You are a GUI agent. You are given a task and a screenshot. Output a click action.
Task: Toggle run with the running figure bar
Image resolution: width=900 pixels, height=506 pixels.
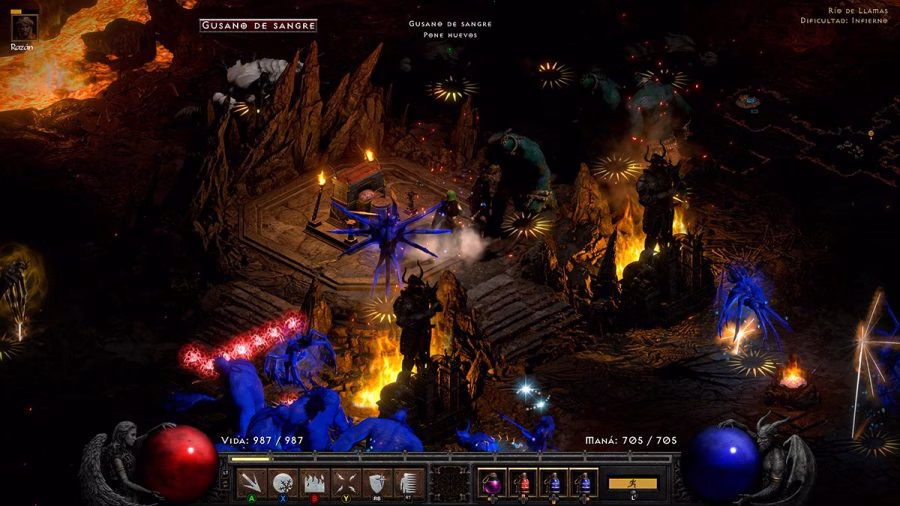tap(633, 483)
